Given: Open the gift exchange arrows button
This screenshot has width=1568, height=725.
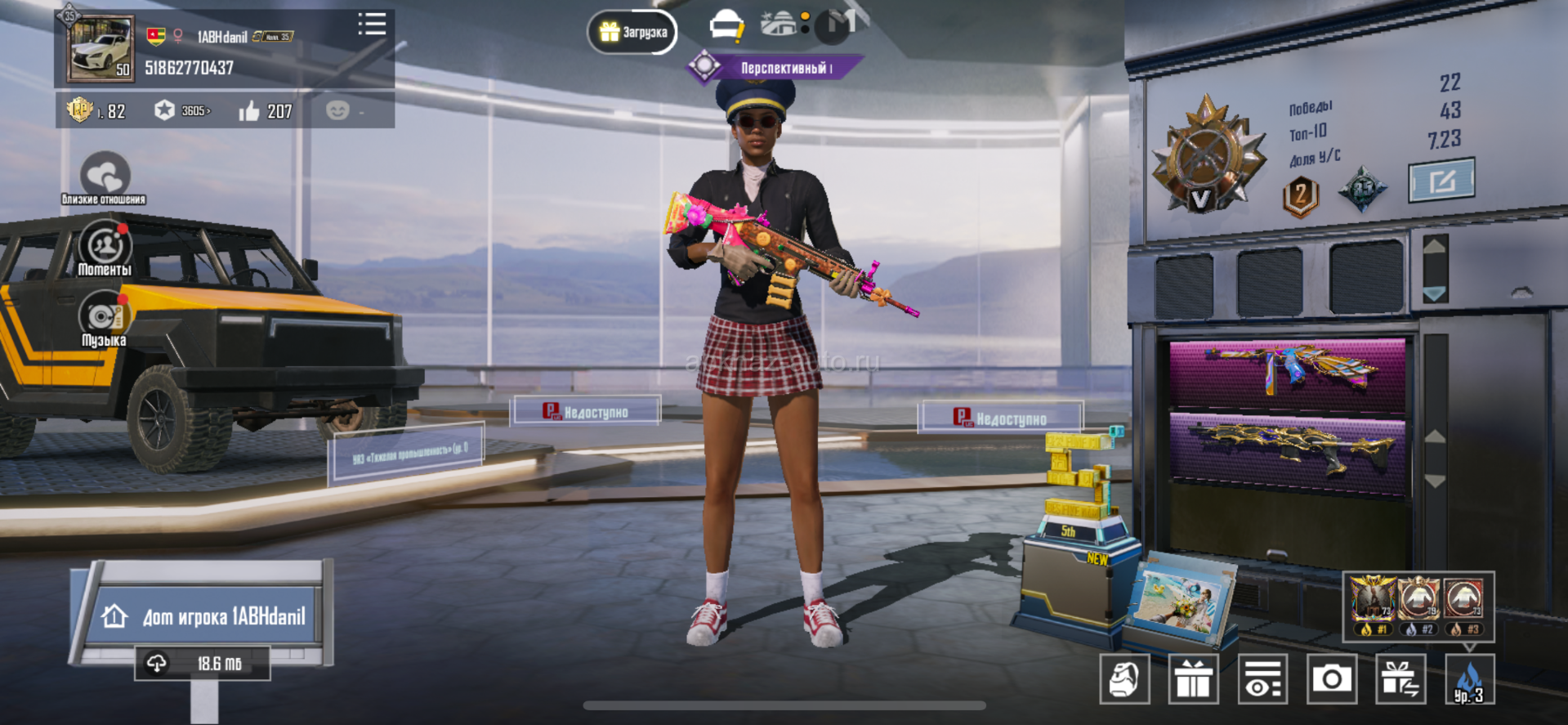Looking at the screenshot, I should point(1400,678).
